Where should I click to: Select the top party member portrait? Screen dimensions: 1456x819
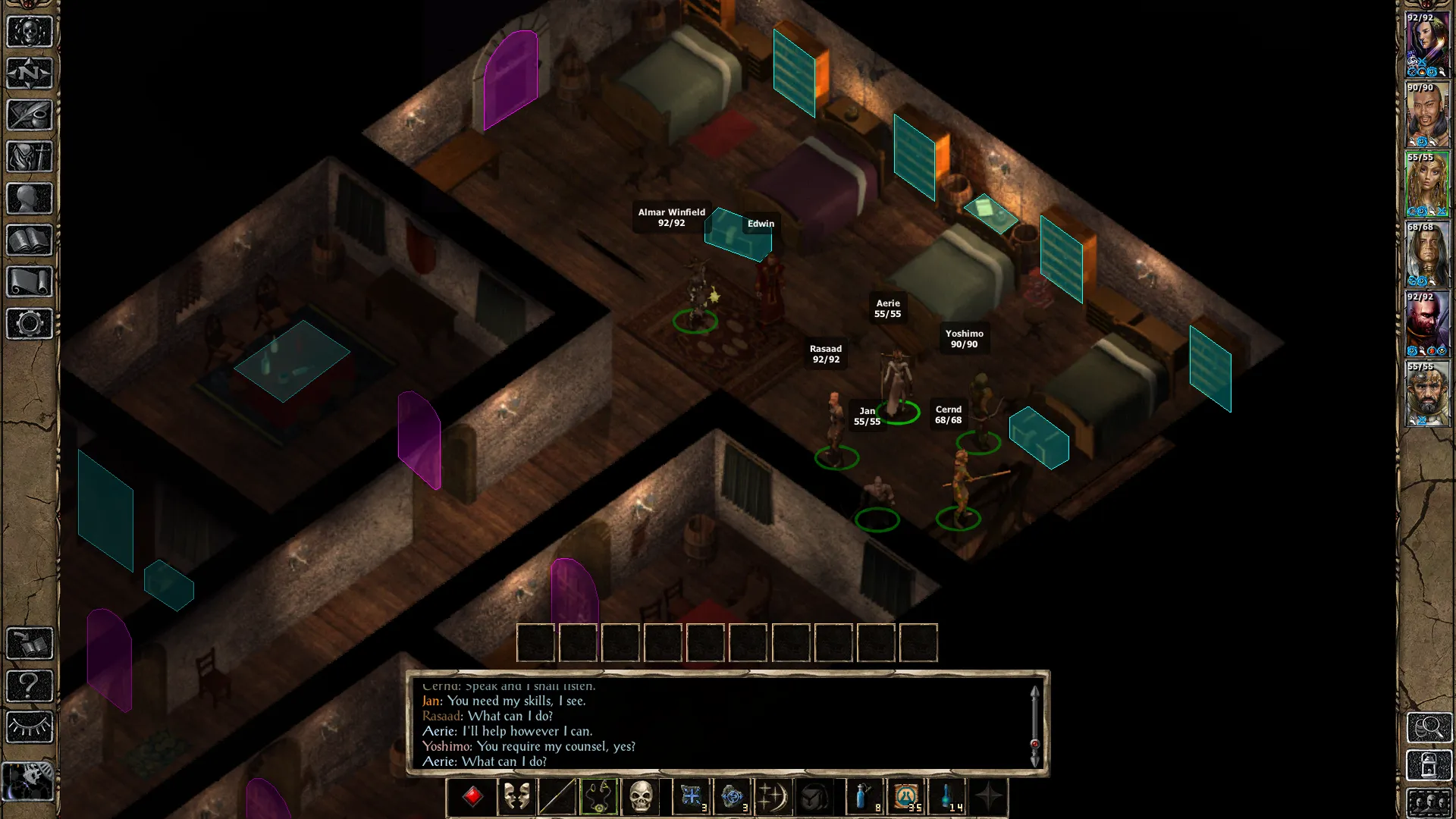click(x=1427, y=44)
